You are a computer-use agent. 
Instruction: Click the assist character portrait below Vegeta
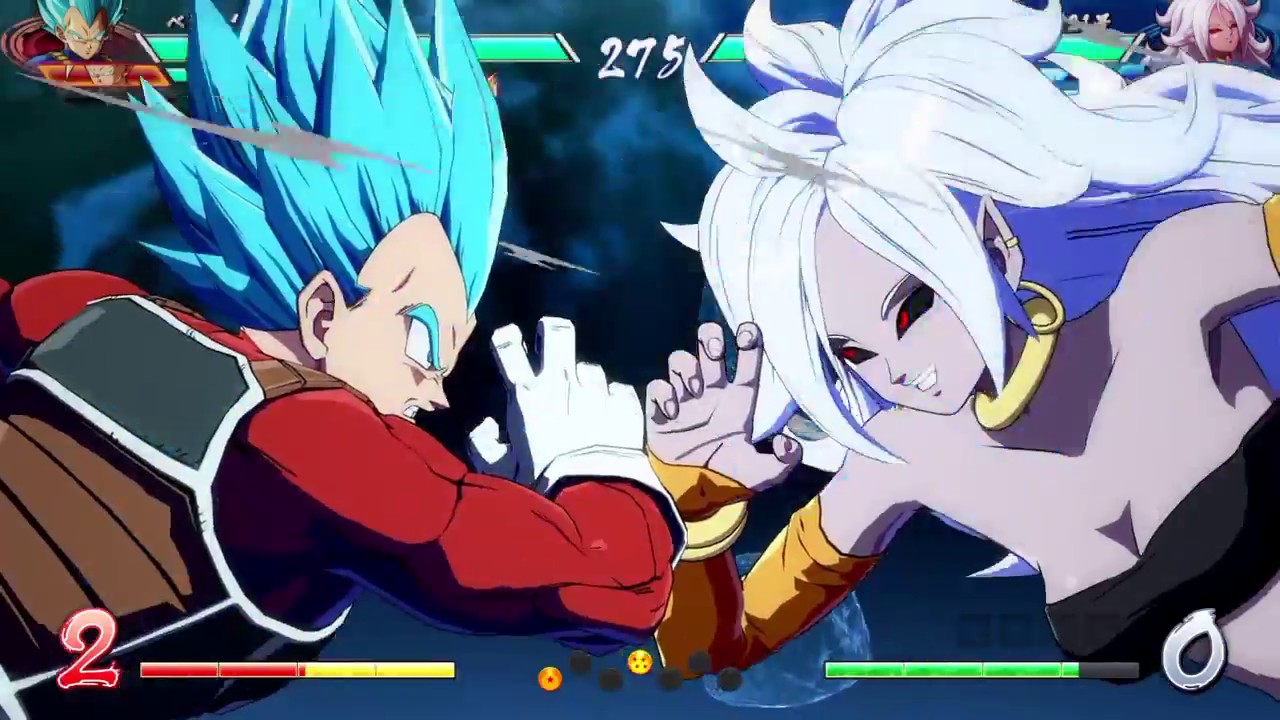click(x=100, y=73)
